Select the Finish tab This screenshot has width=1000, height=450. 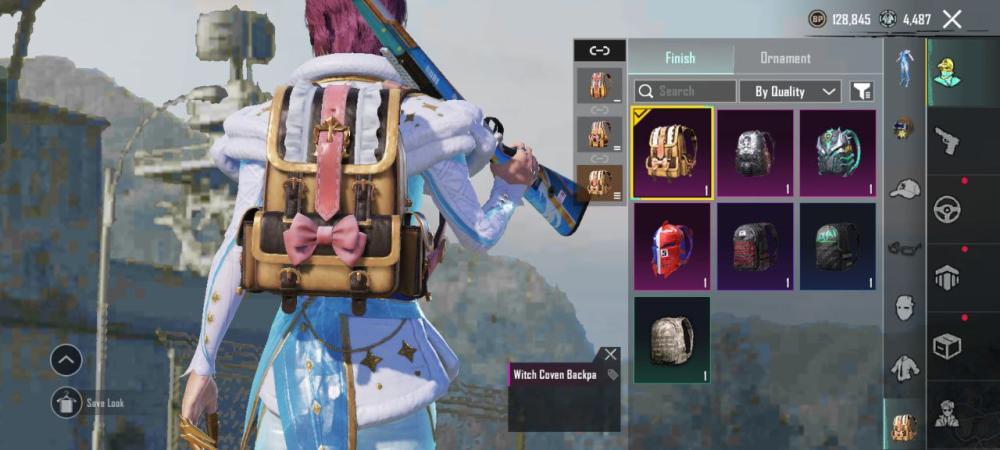(680, 58)
